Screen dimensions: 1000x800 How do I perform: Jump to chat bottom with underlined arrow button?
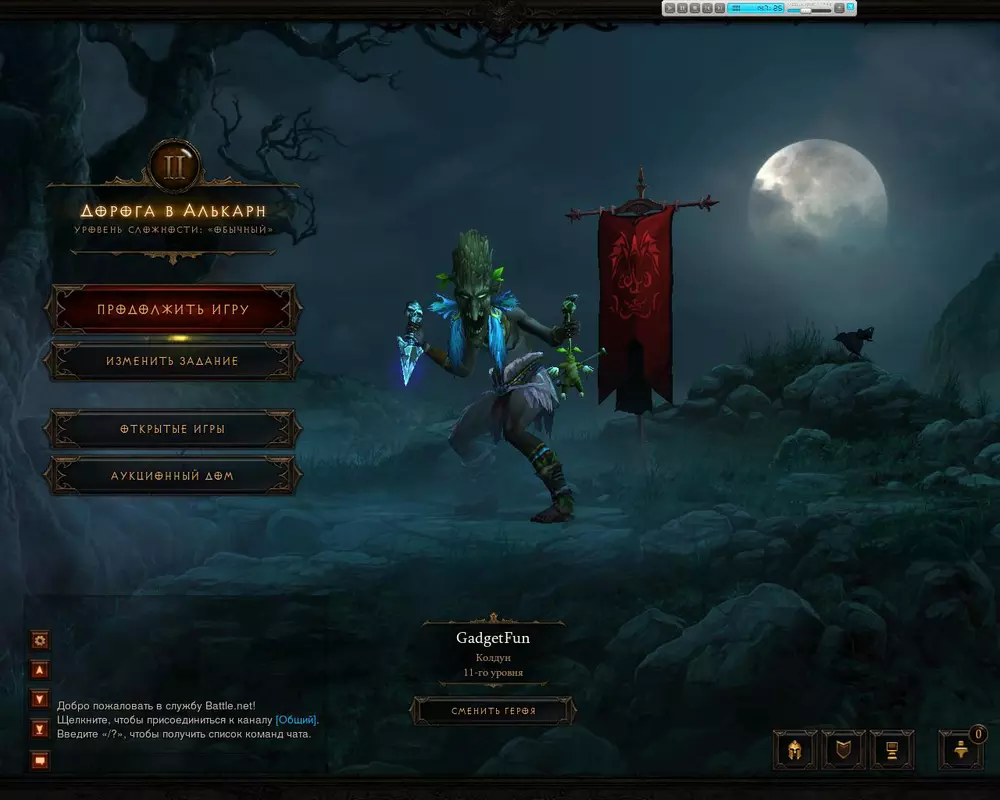(40, 728)
